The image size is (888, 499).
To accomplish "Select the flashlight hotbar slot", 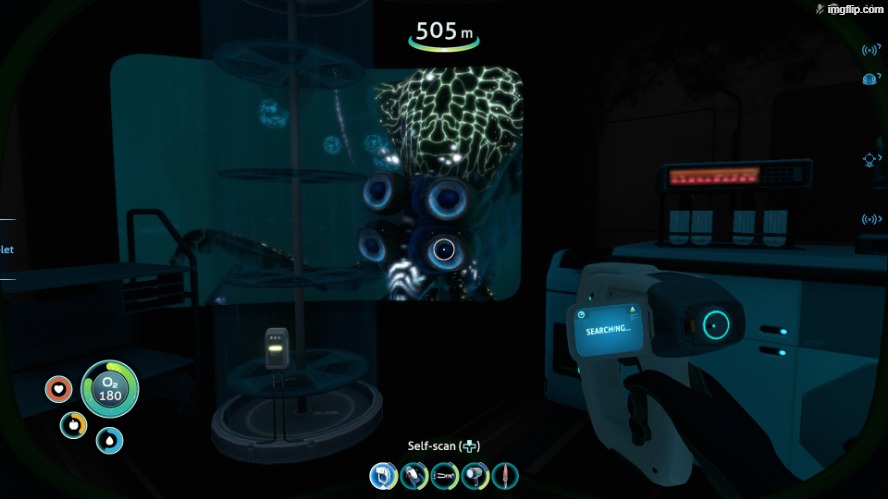I will pyautogui.click(x=474, y=475).
